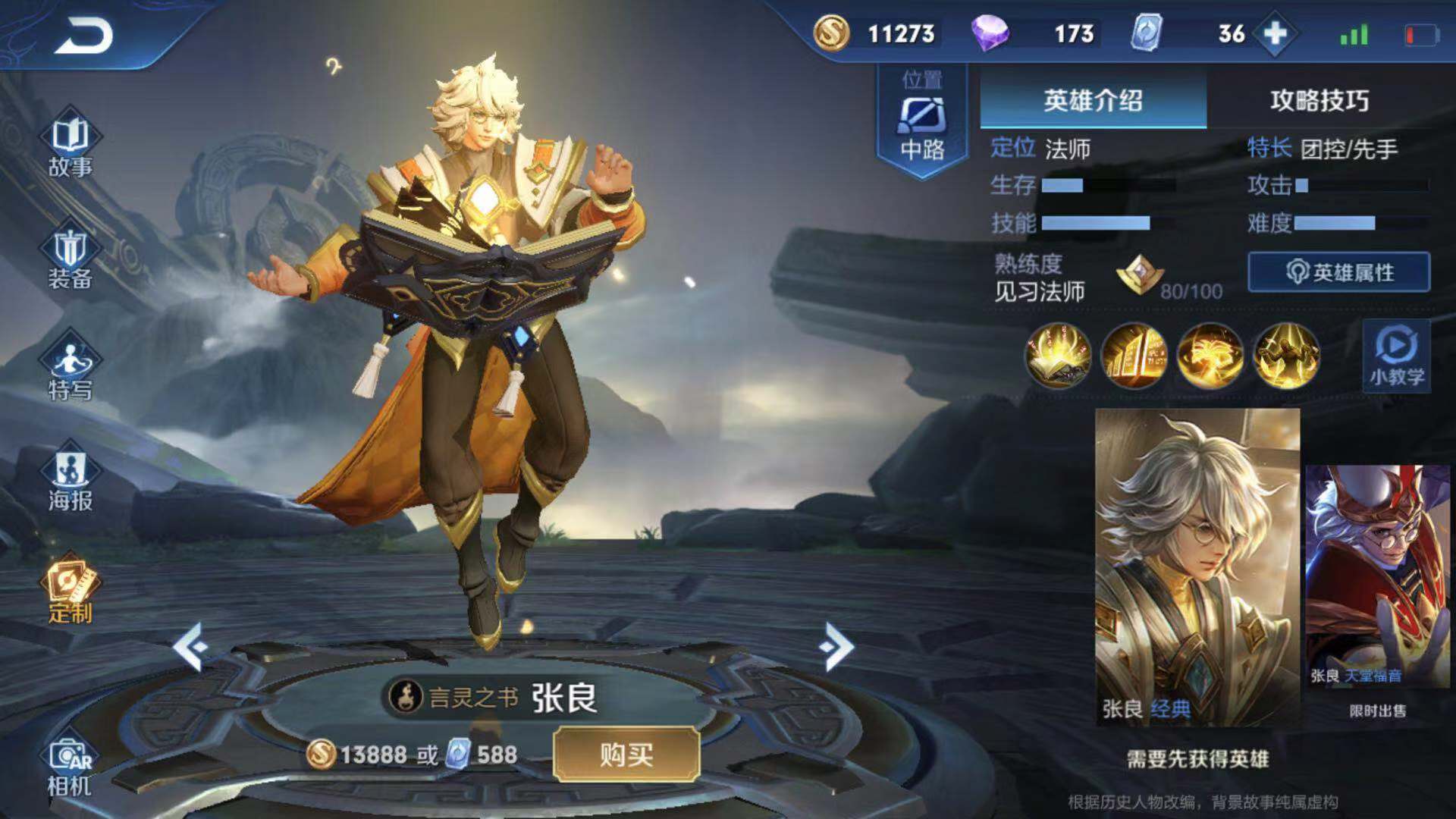View the first golden book skill icon
The image size is (1456, 819).
click(1058, 355)
